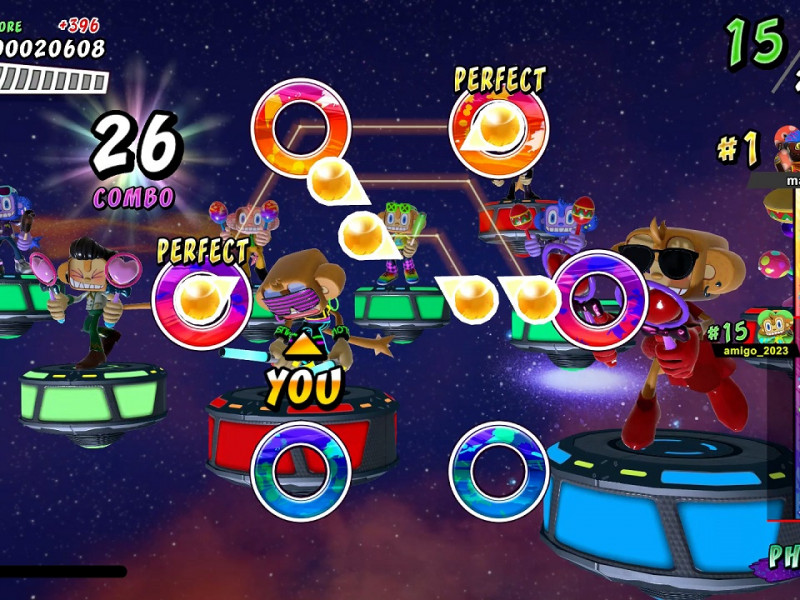
Task: Tap the purple ring labeled PERFECT
Action: (x=201, y=299)
